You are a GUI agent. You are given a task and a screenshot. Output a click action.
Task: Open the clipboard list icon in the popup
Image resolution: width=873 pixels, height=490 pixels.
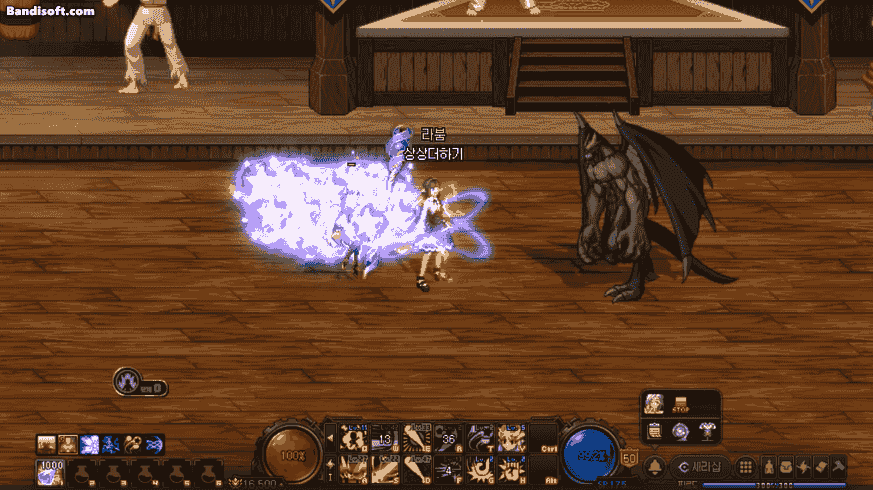(655, 431)
